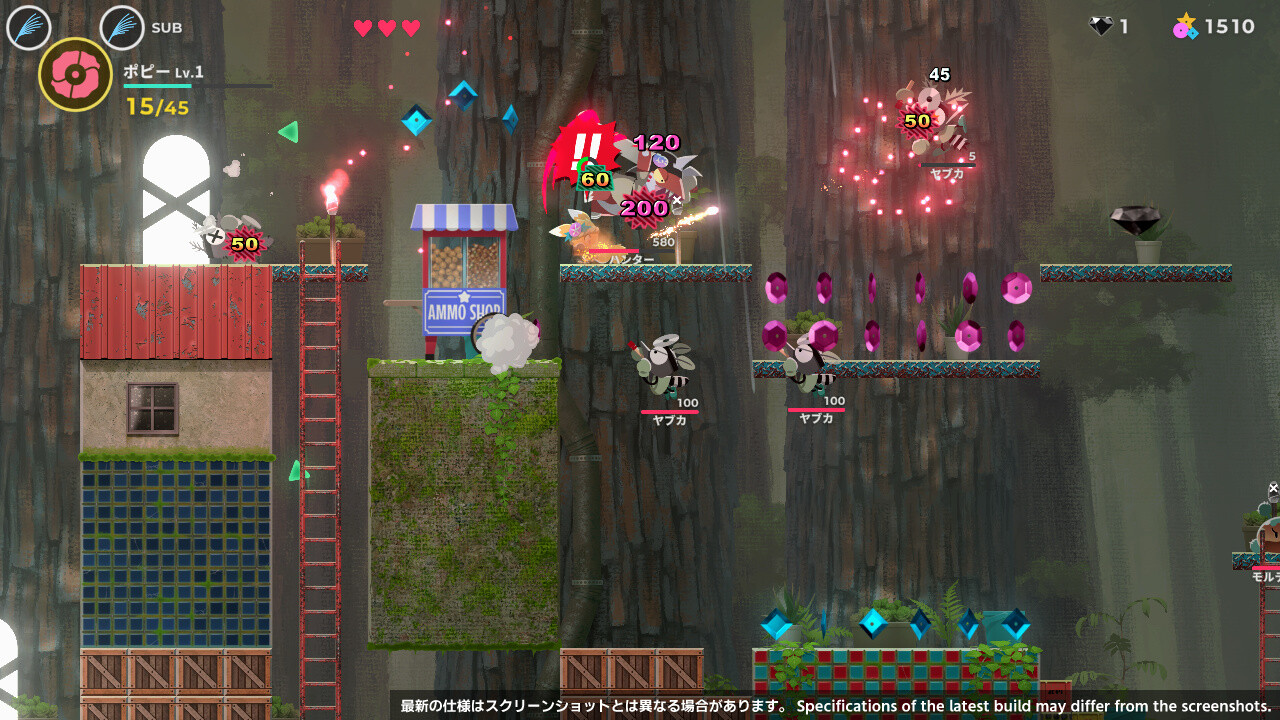Click the first heart in the health display
This screenshot has height=720, width=1280.
360,30
